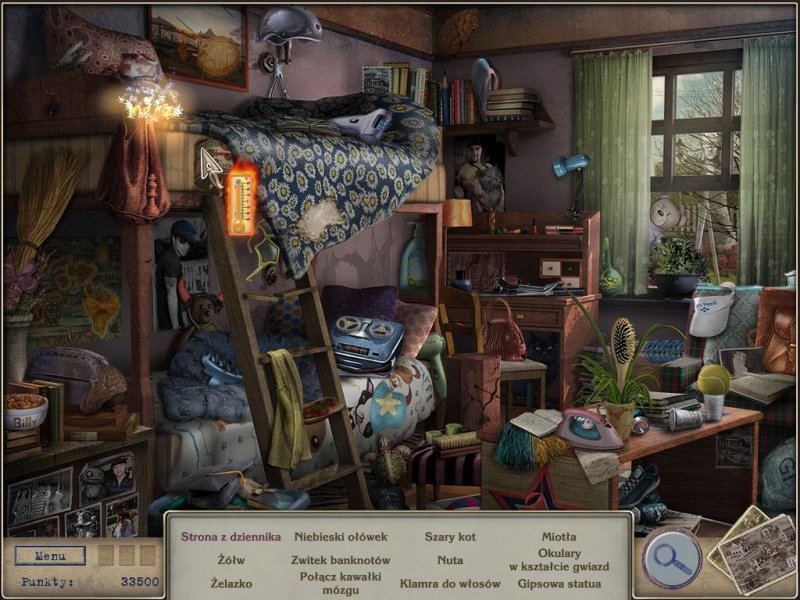The image size is (800, 600).
Task: Select the 'Miotła' list entry
Action: pos(559,537)
